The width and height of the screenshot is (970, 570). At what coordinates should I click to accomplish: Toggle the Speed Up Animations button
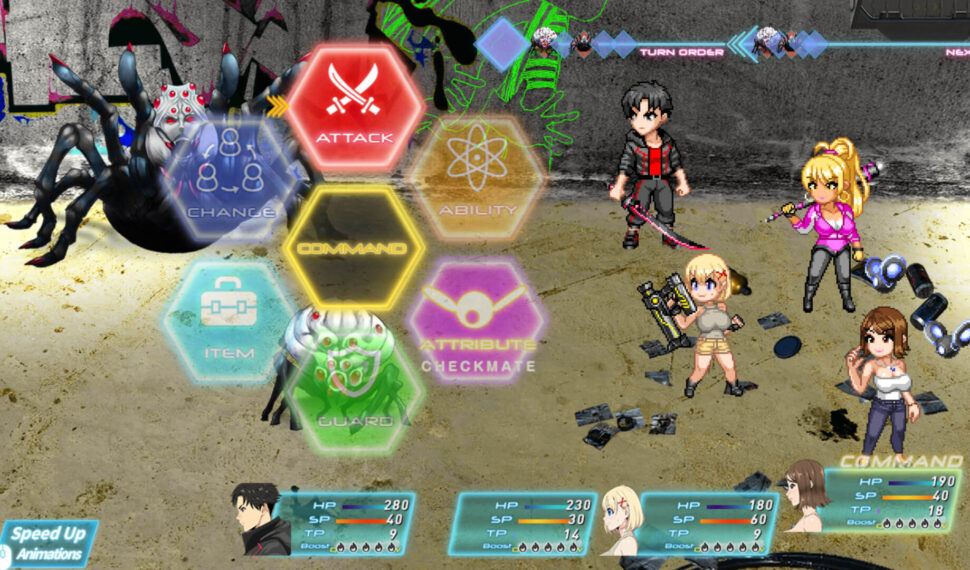(49, 543)
